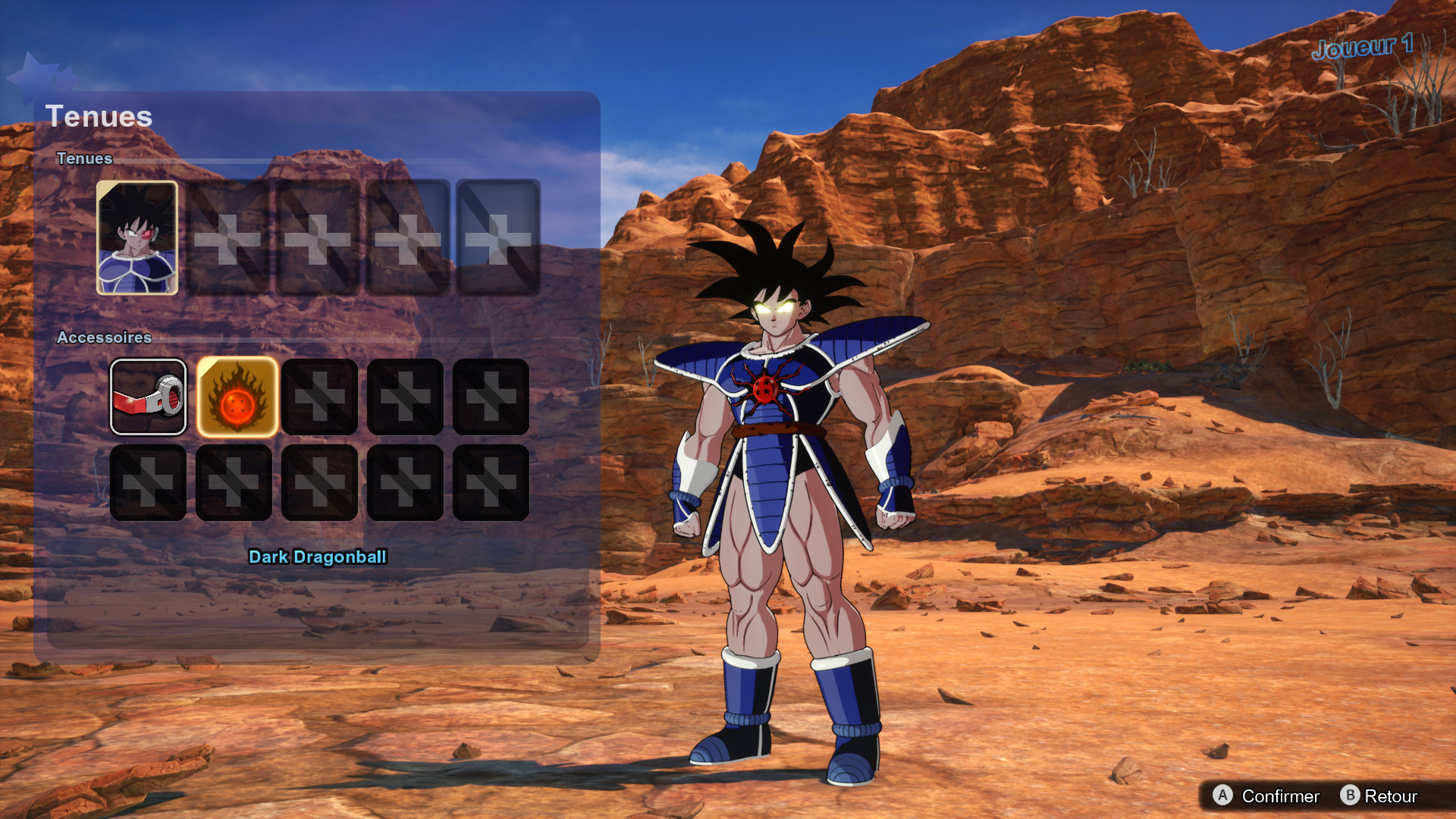
Task: Click the Dark Dragonball name text
Action: [318, 557]
